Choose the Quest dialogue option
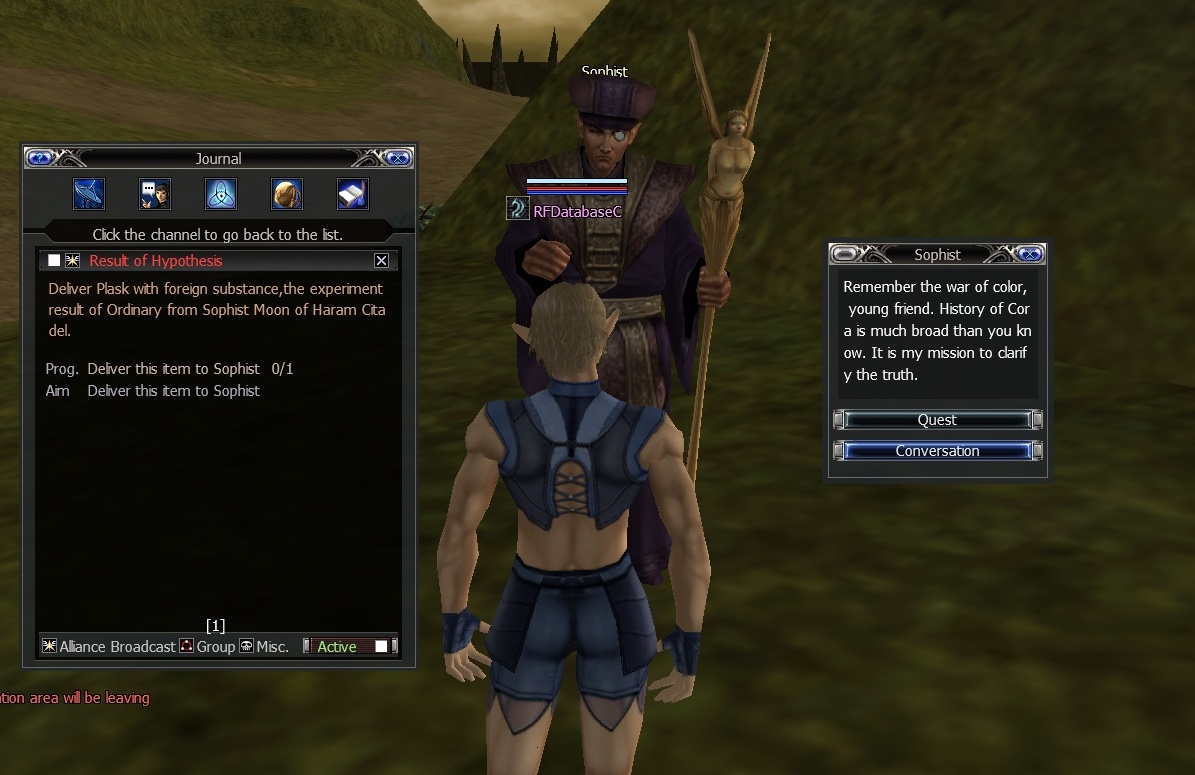The image size is (1195, 775). click(x=937, y=420)
